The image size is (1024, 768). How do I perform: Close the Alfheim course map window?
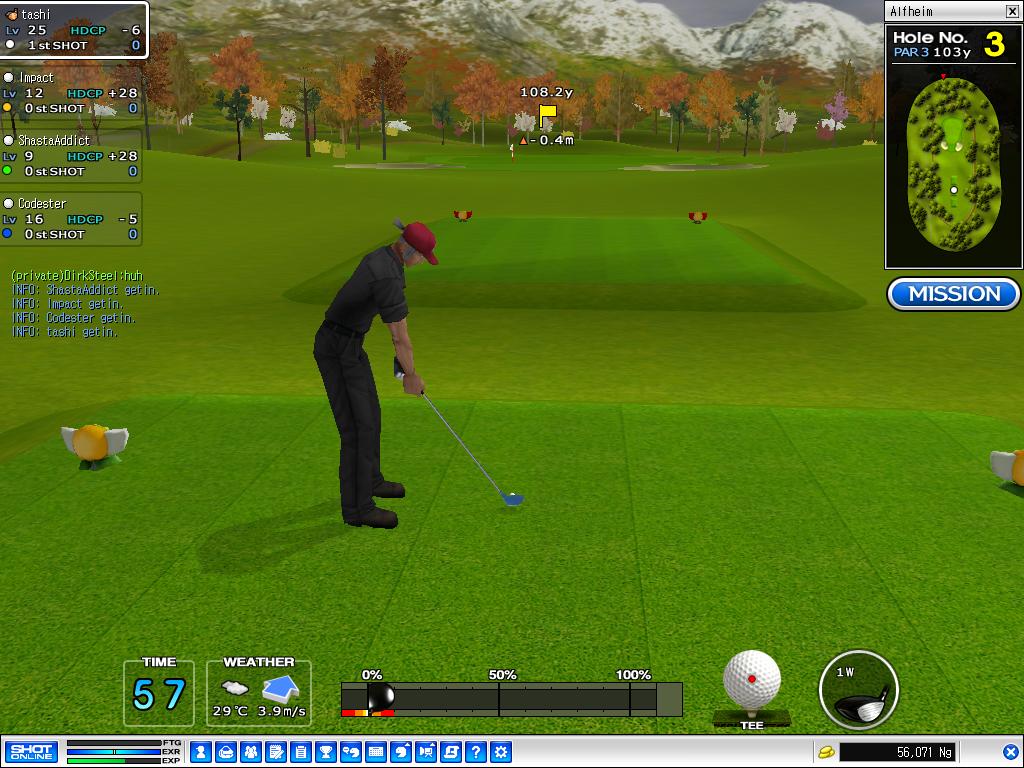click(x=1012, y=12)
